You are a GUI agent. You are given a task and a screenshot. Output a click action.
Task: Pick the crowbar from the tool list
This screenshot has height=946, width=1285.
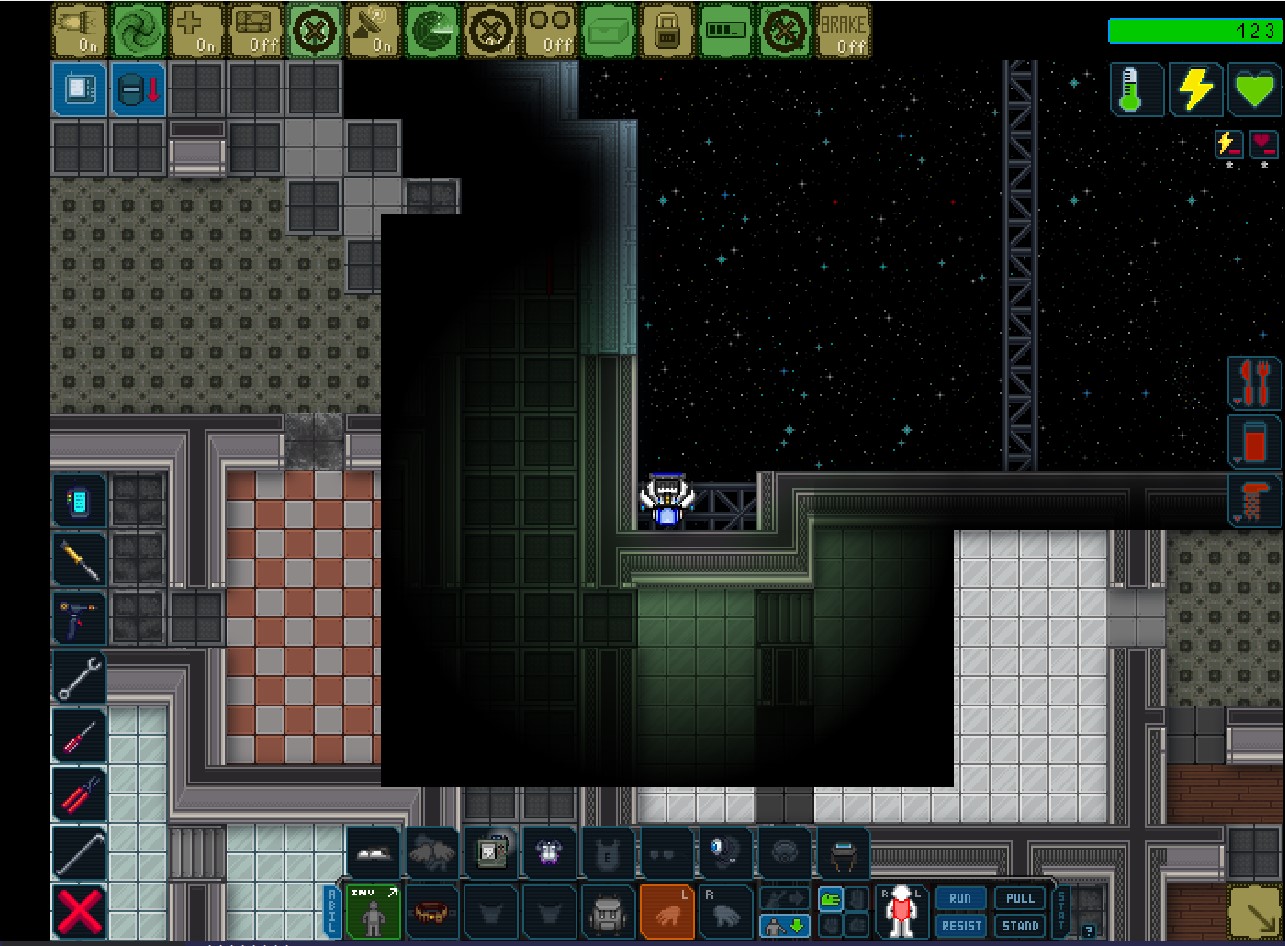tap(80, 853)
